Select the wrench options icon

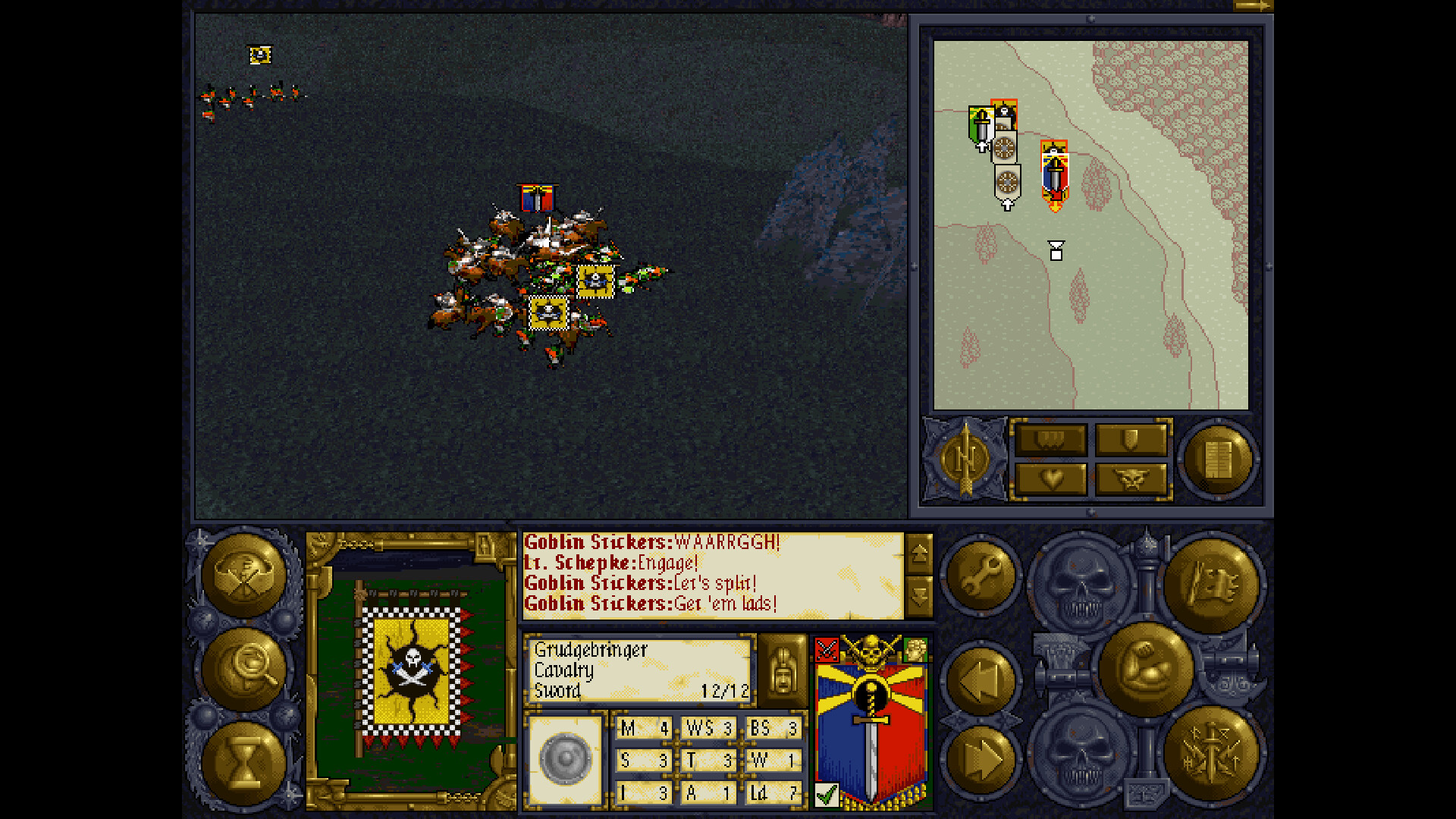(x=981, y=576)
